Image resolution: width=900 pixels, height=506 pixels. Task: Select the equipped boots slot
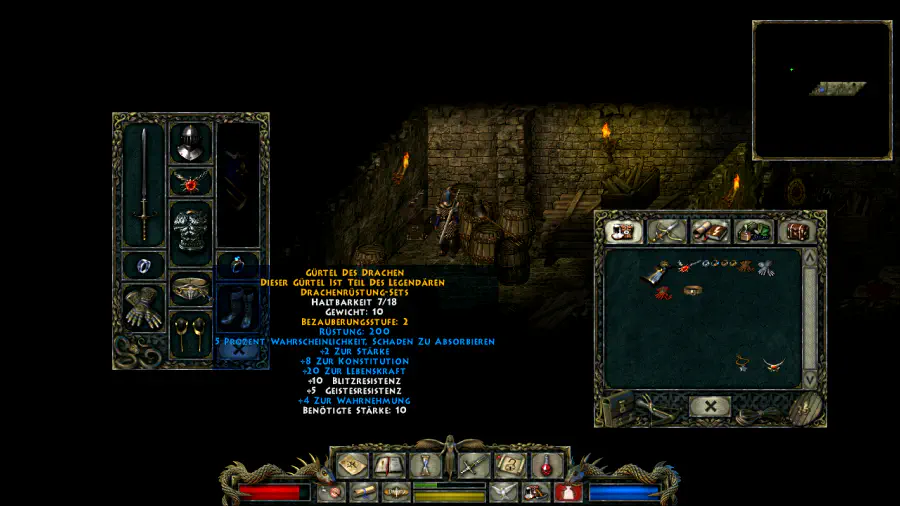coord(237,308)
